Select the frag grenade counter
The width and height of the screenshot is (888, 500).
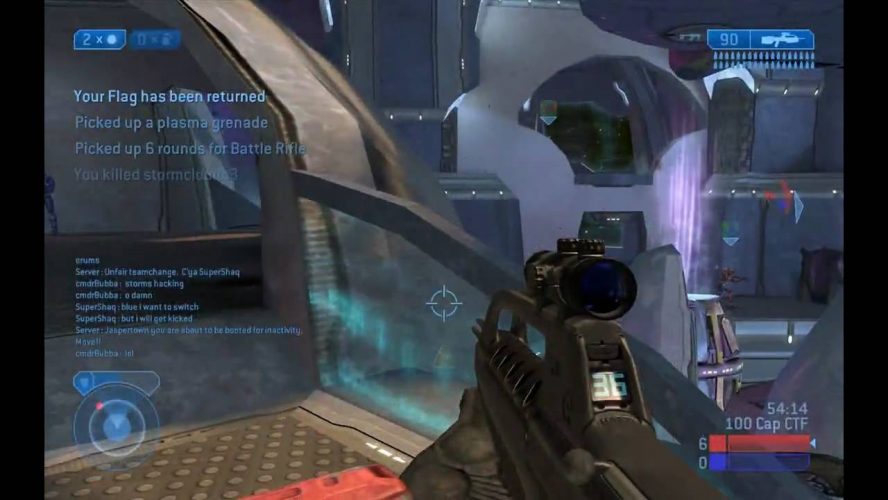[x=99, y=40]
